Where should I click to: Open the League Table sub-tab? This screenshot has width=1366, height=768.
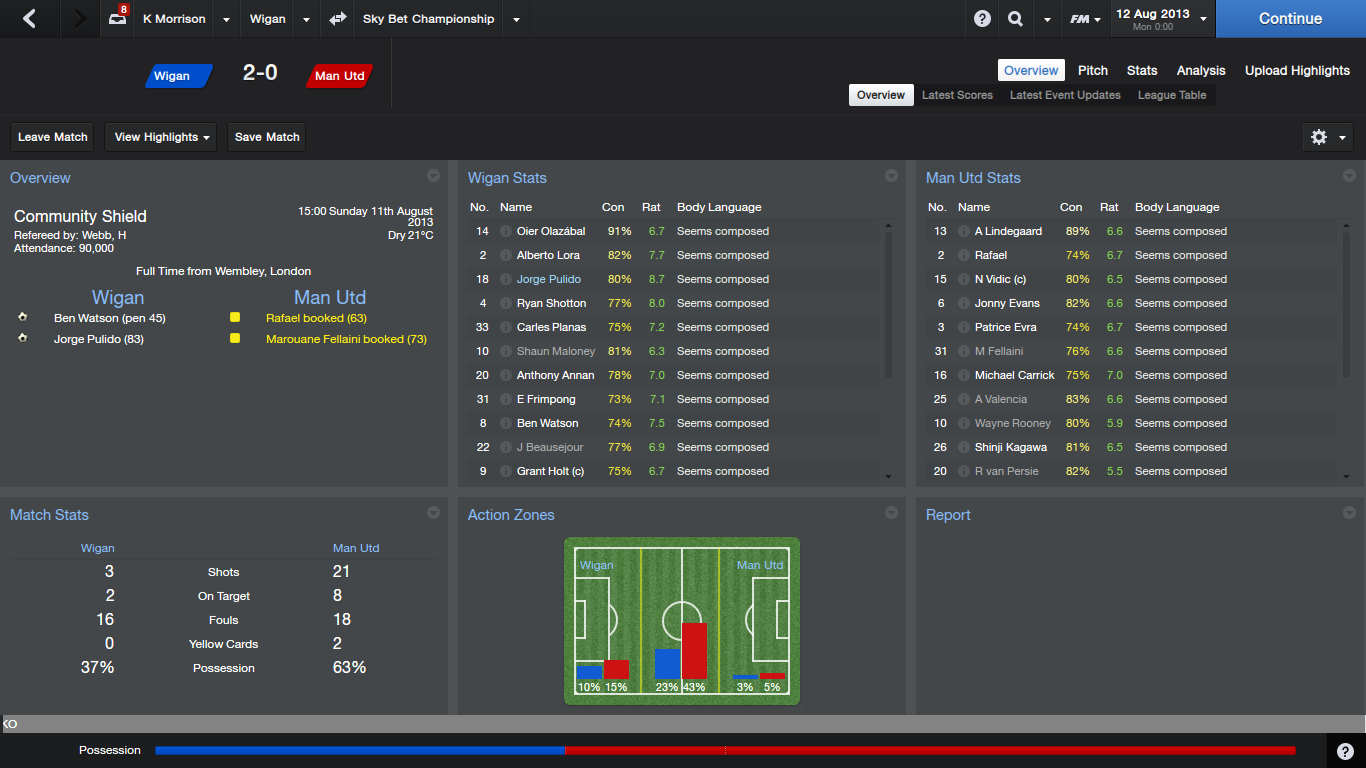pos(1172,95)
